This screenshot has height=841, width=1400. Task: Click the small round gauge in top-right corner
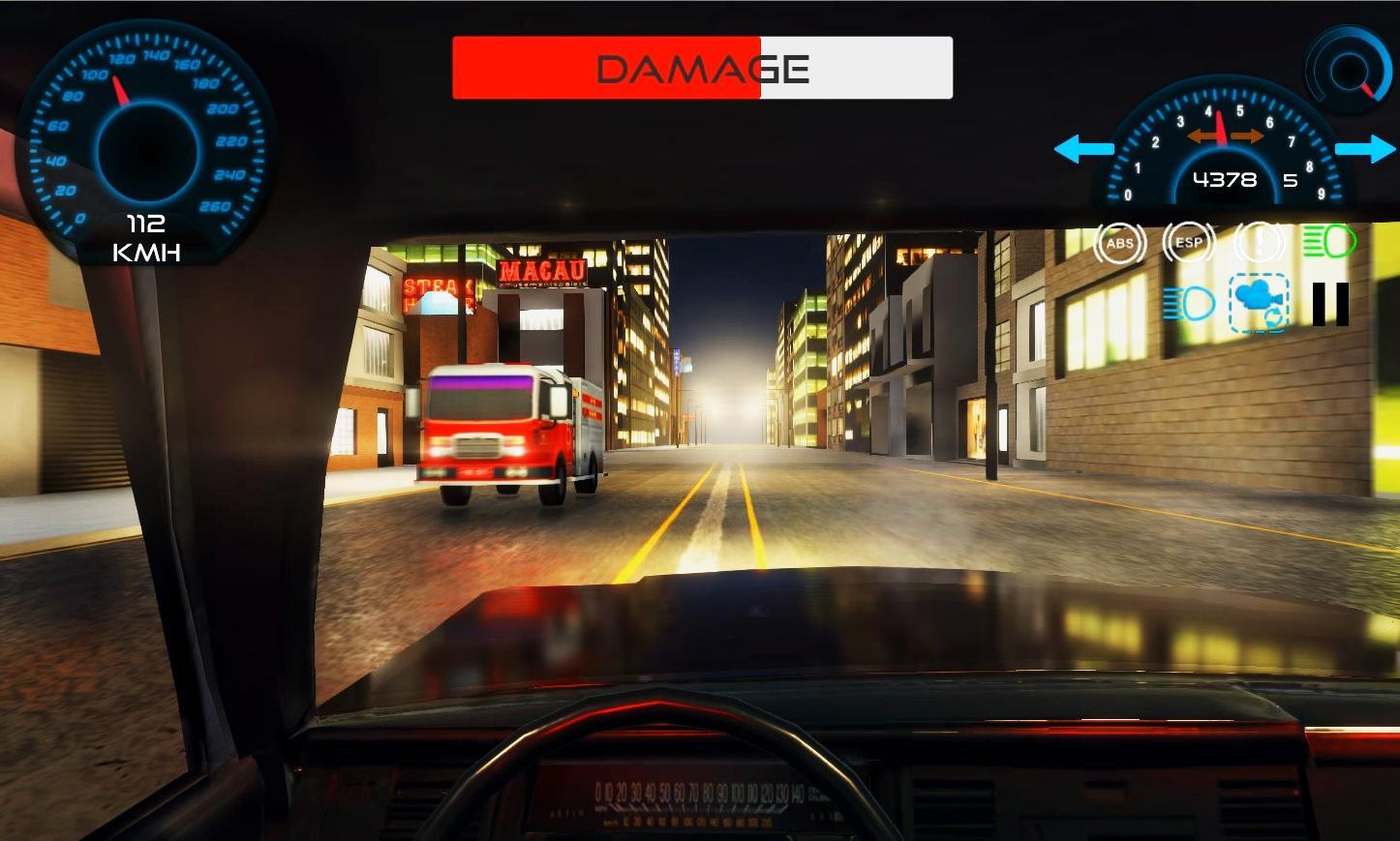(1349, 70)
